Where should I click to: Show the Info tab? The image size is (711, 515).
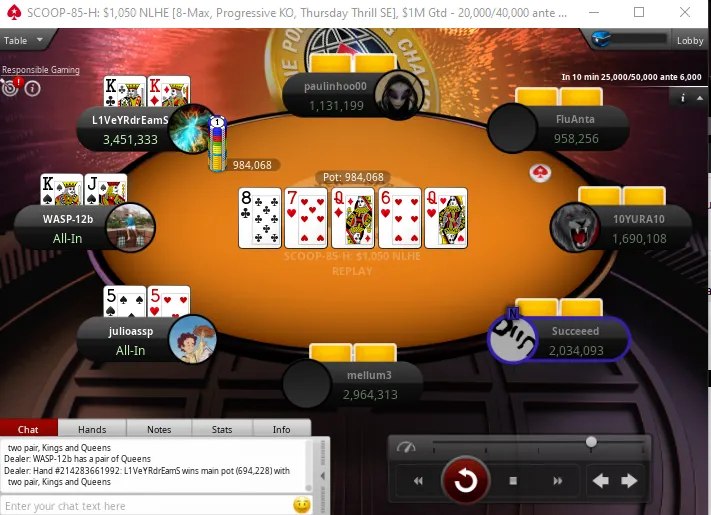point(282,429)
